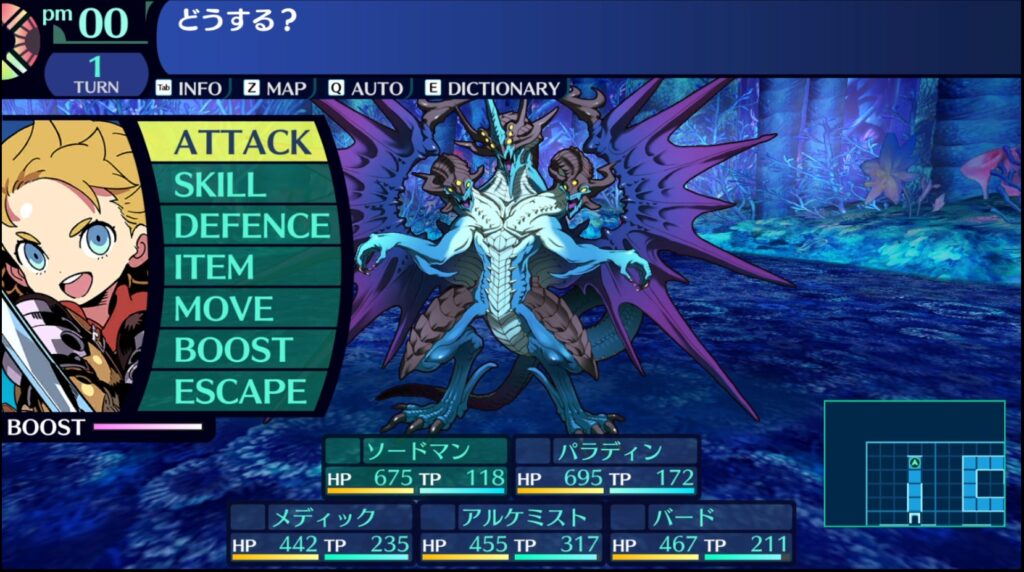
Task: Select the パラディン party panel
Action: coord(606,466)
